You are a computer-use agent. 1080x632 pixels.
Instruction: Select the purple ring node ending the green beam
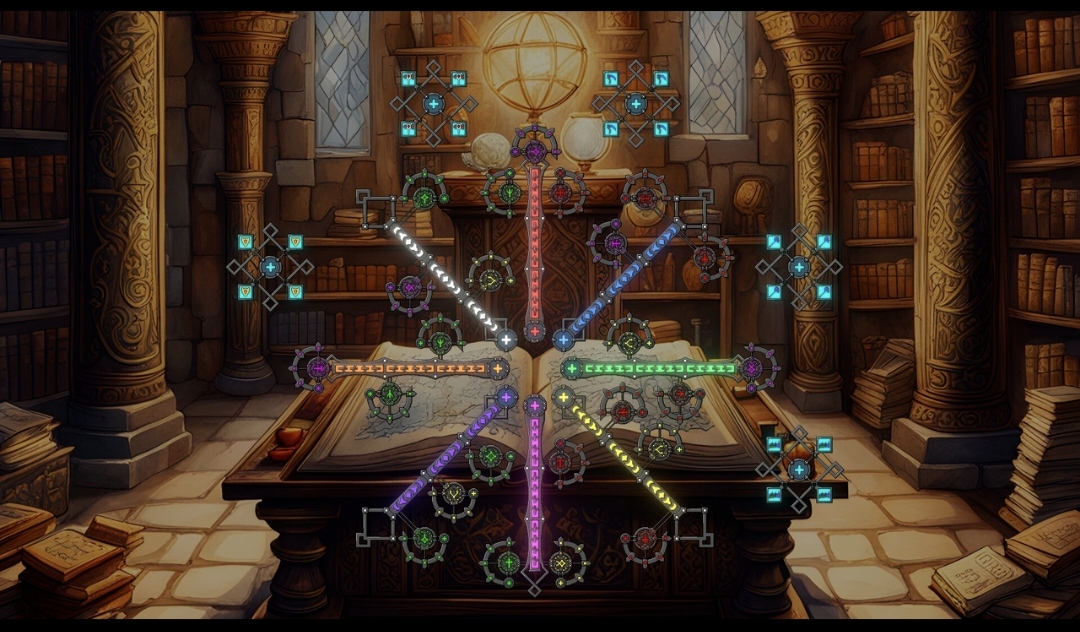(752, 368)
